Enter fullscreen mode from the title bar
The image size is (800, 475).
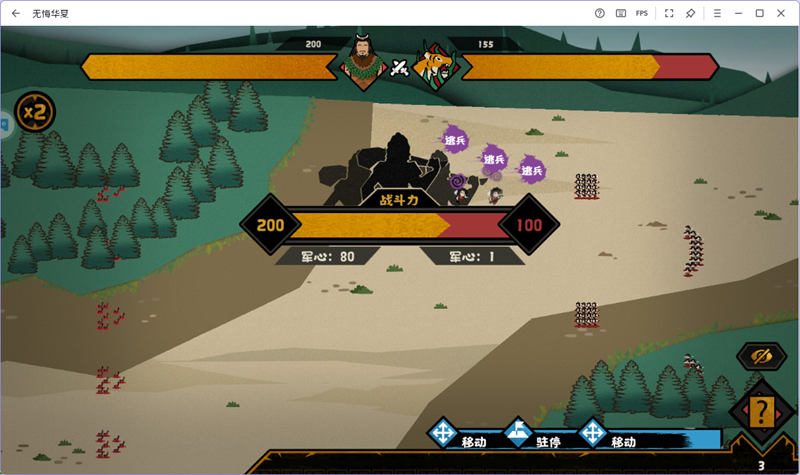tap(669, 13)
